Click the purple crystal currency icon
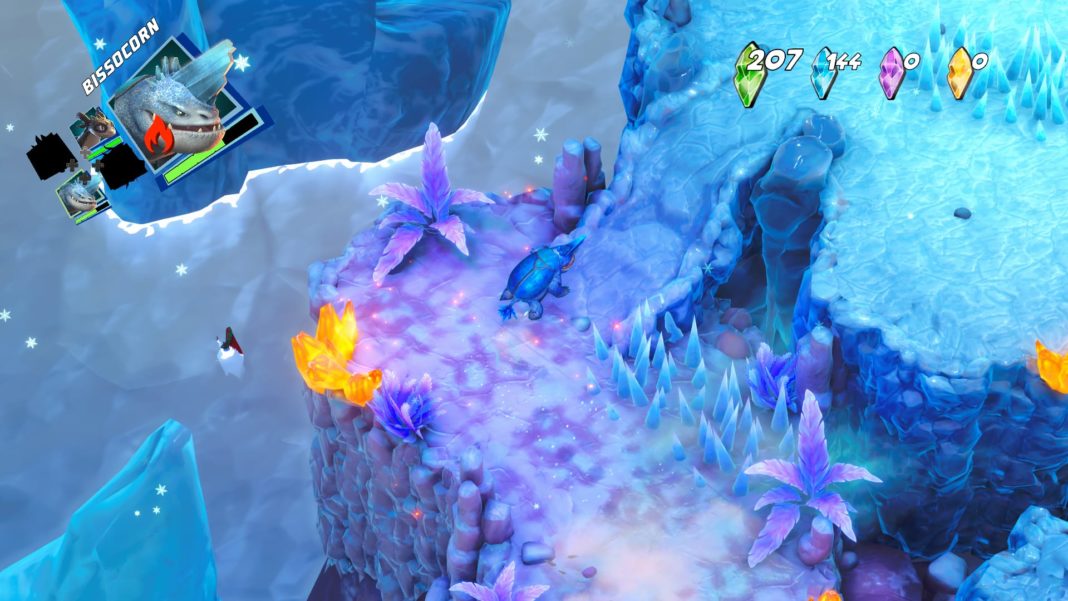1068x601 pixels. (x=891, y=73)
